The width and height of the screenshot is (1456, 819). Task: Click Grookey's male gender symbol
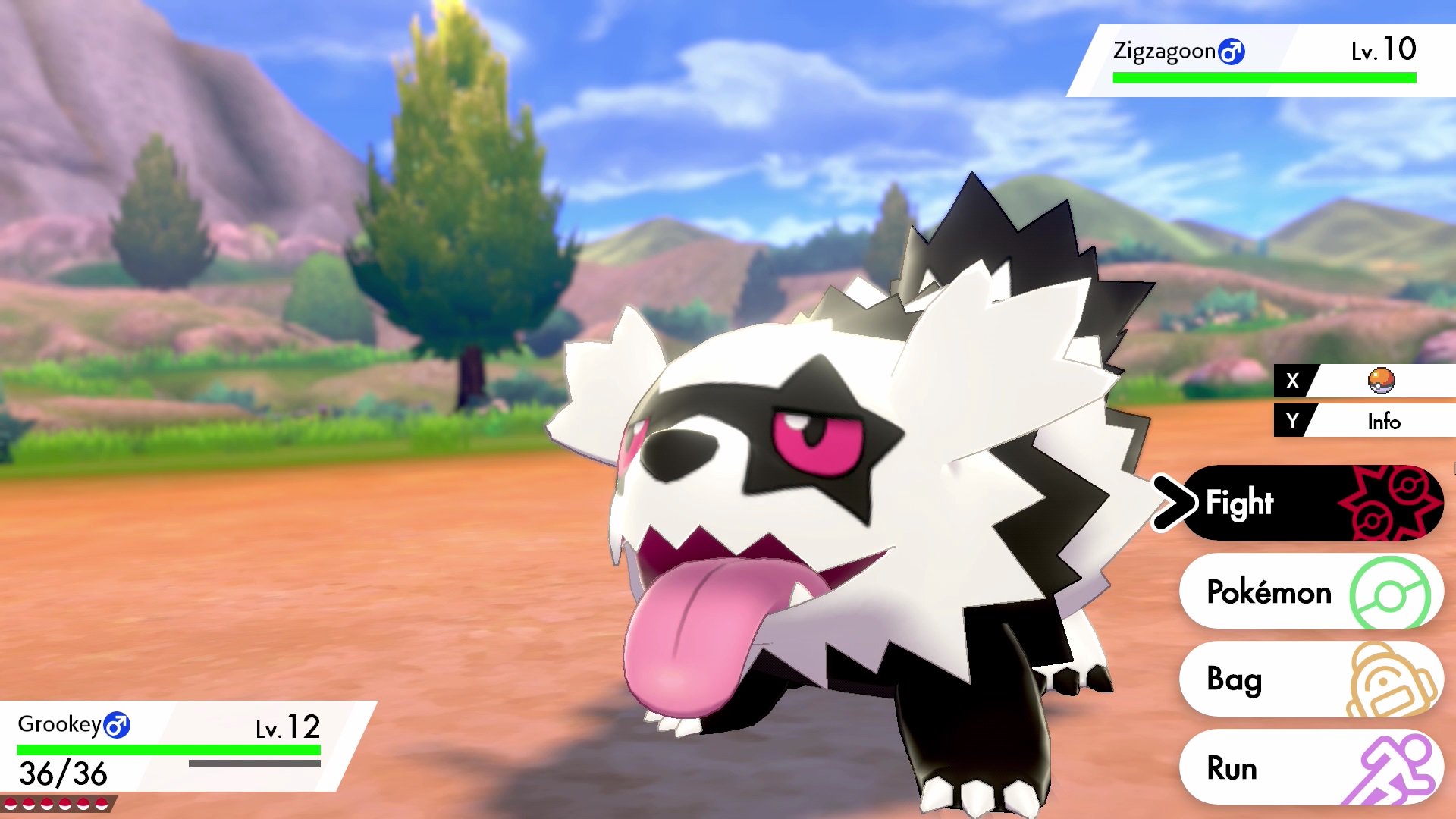[115, 724]
